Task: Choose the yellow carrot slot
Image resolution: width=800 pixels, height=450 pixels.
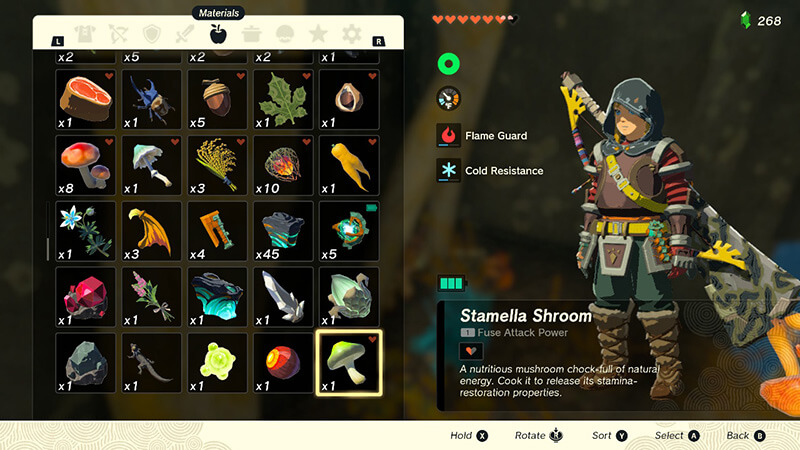Action: coord(348,164)
